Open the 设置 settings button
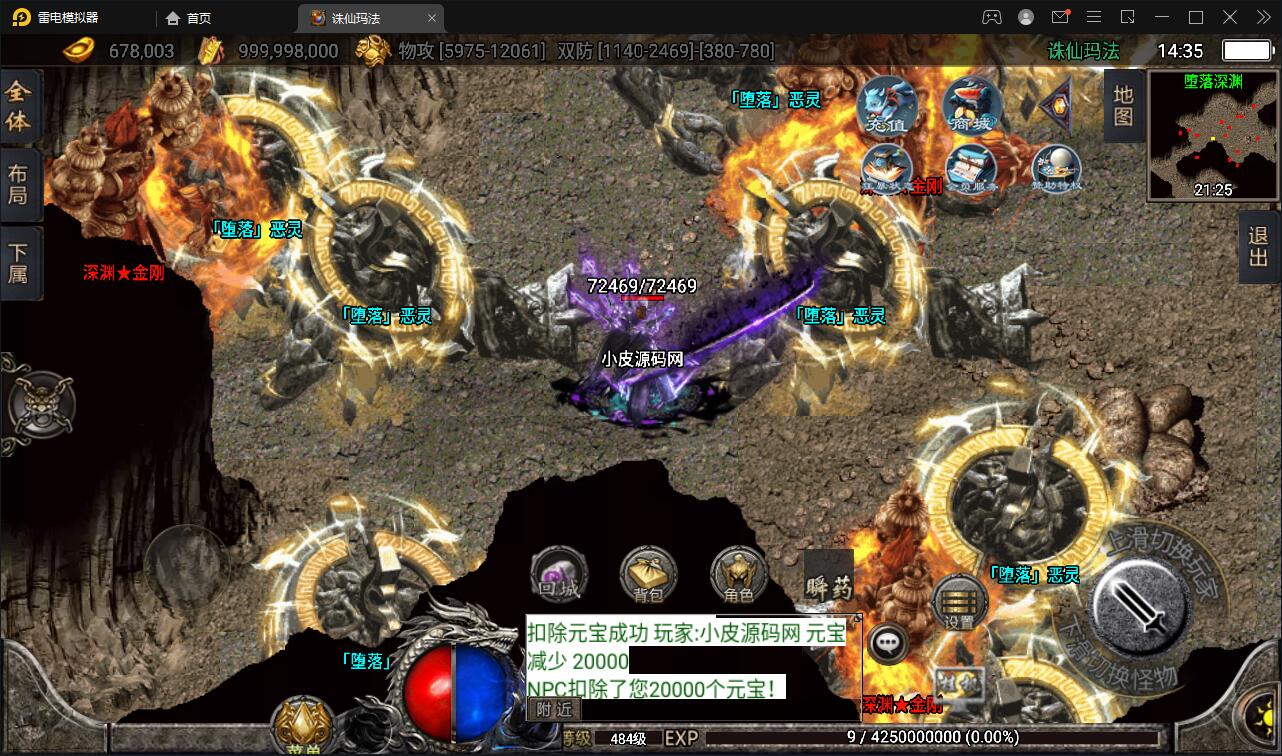The height and width of the screenshot is (756, 1282). pos(960,602)
